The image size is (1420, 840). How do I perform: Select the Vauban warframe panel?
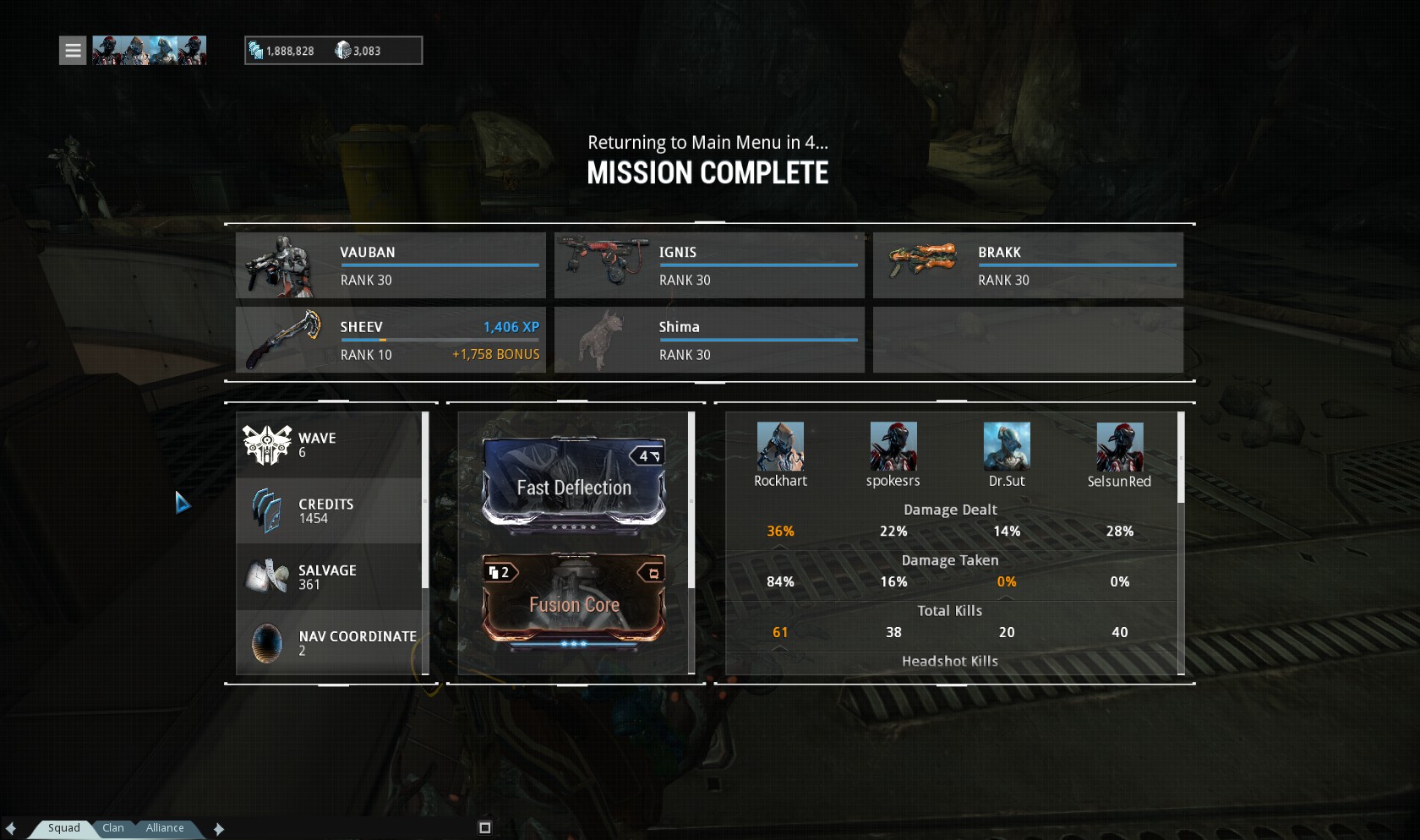[x=390, y=265]
